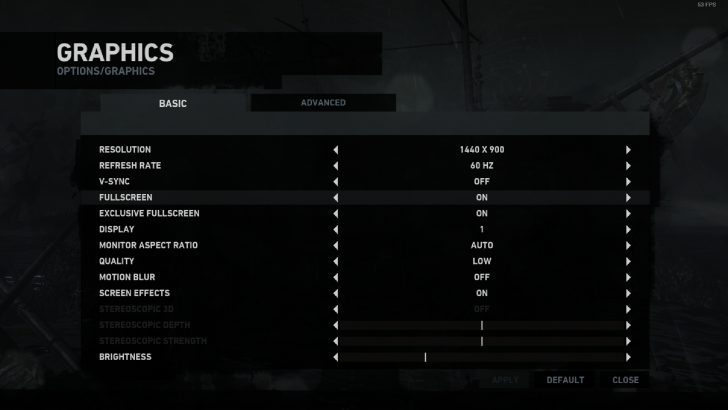Switch Screen Effects using left arrow

click(x=336, y=293)
